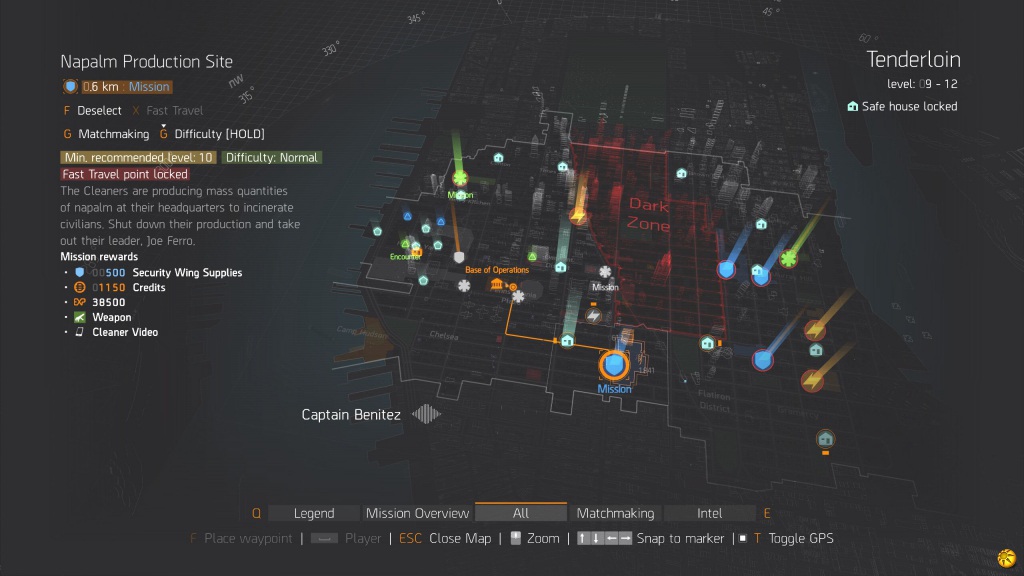
Task: Click the green medical mission marker
Action: (460, 179)
